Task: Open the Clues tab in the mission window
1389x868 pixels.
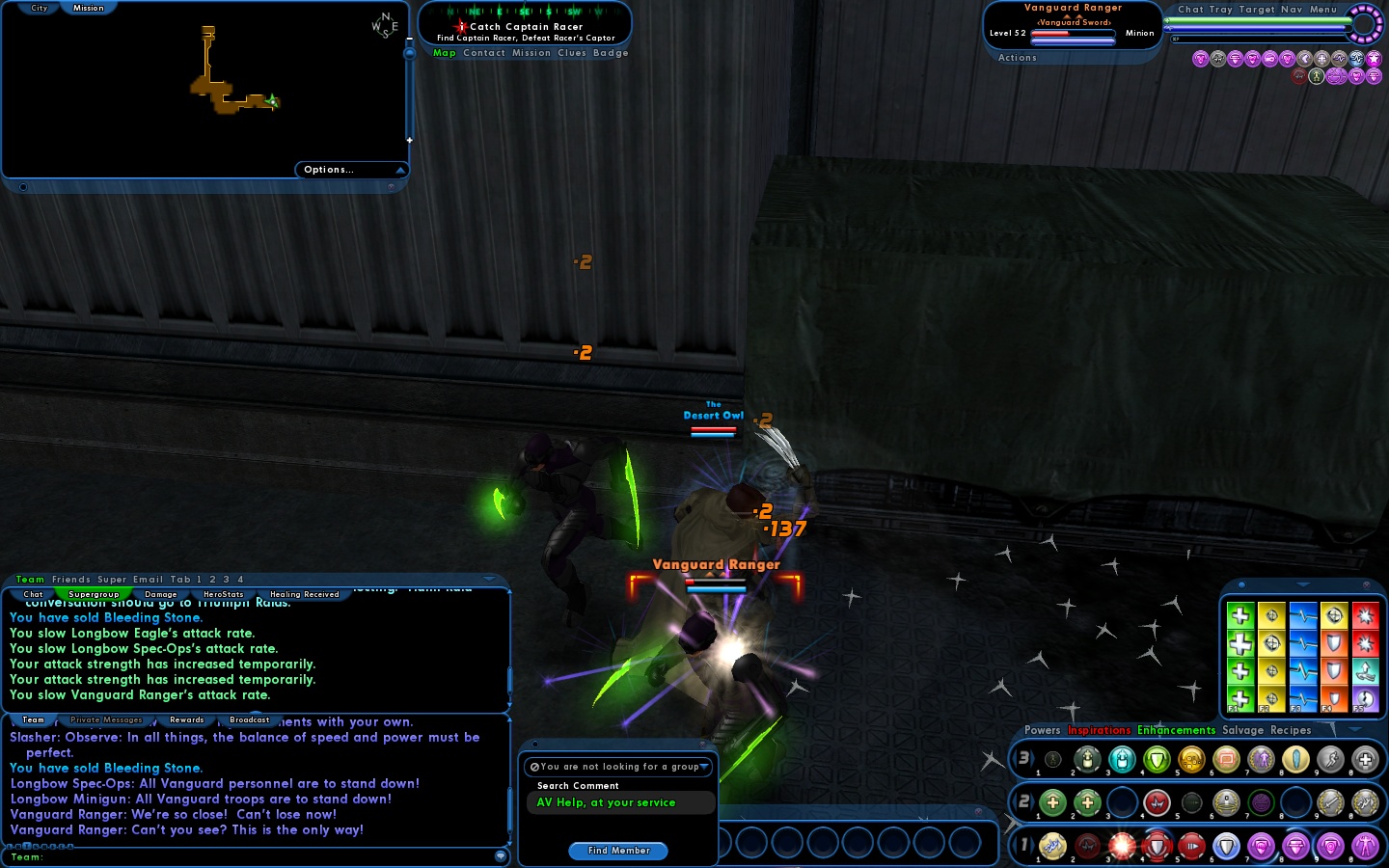Action: tap(571, 53)
